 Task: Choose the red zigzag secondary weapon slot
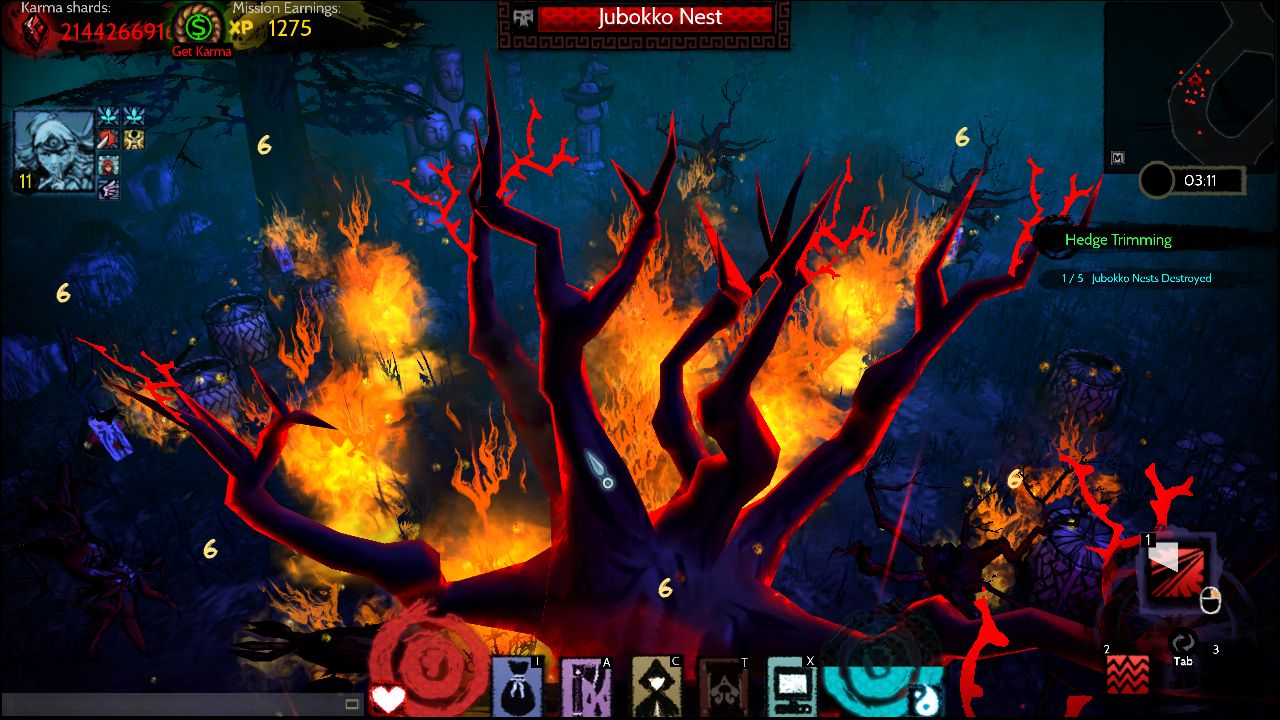pyautogui.click(x=1127, y=674)
